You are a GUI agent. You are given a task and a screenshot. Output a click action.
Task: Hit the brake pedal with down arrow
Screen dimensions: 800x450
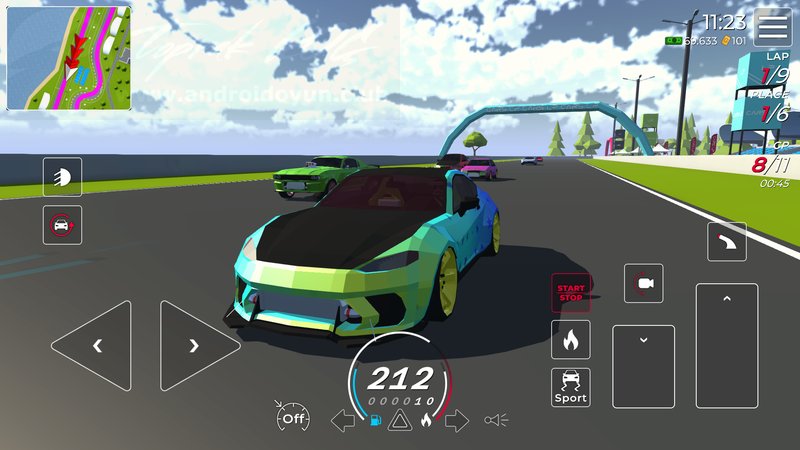644,367
